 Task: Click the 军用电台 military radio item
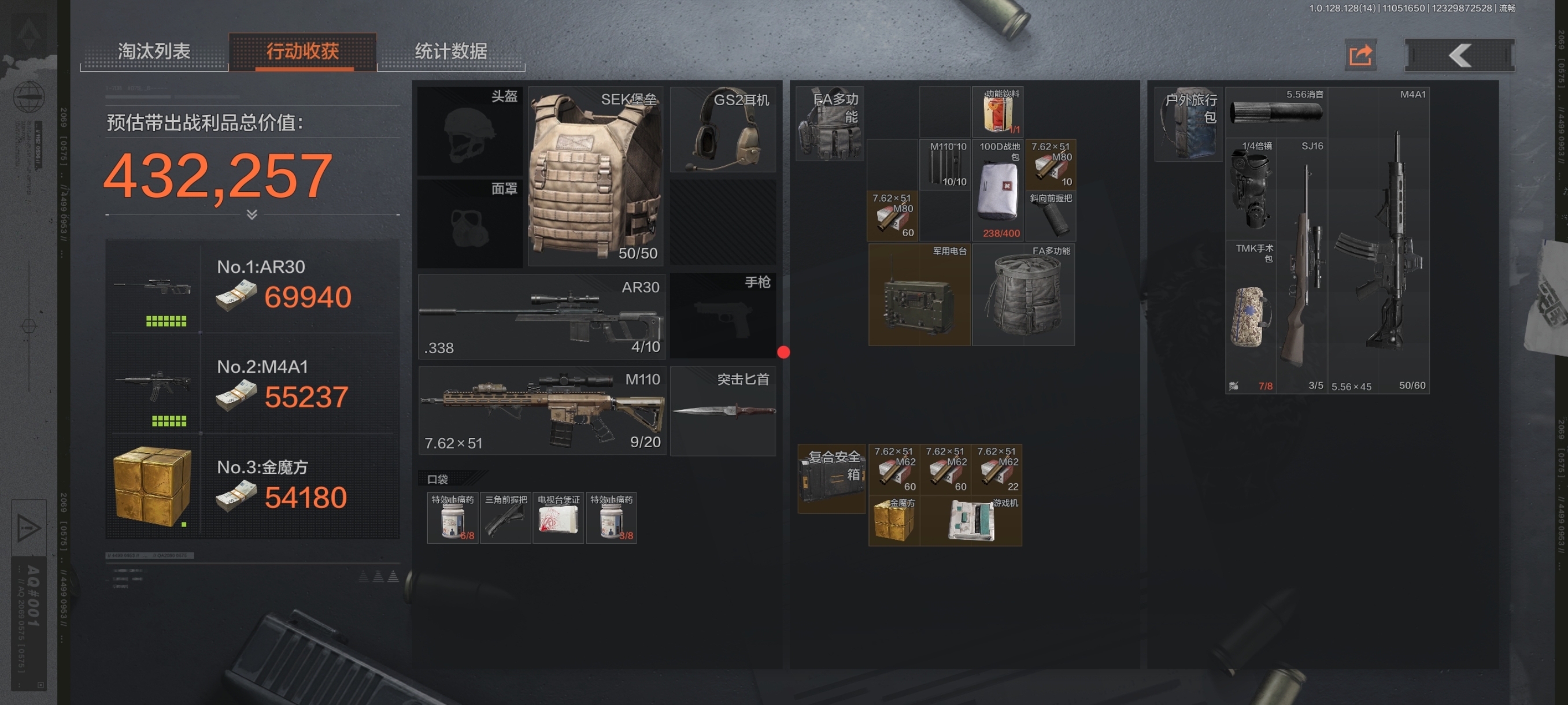coord(919,295)
